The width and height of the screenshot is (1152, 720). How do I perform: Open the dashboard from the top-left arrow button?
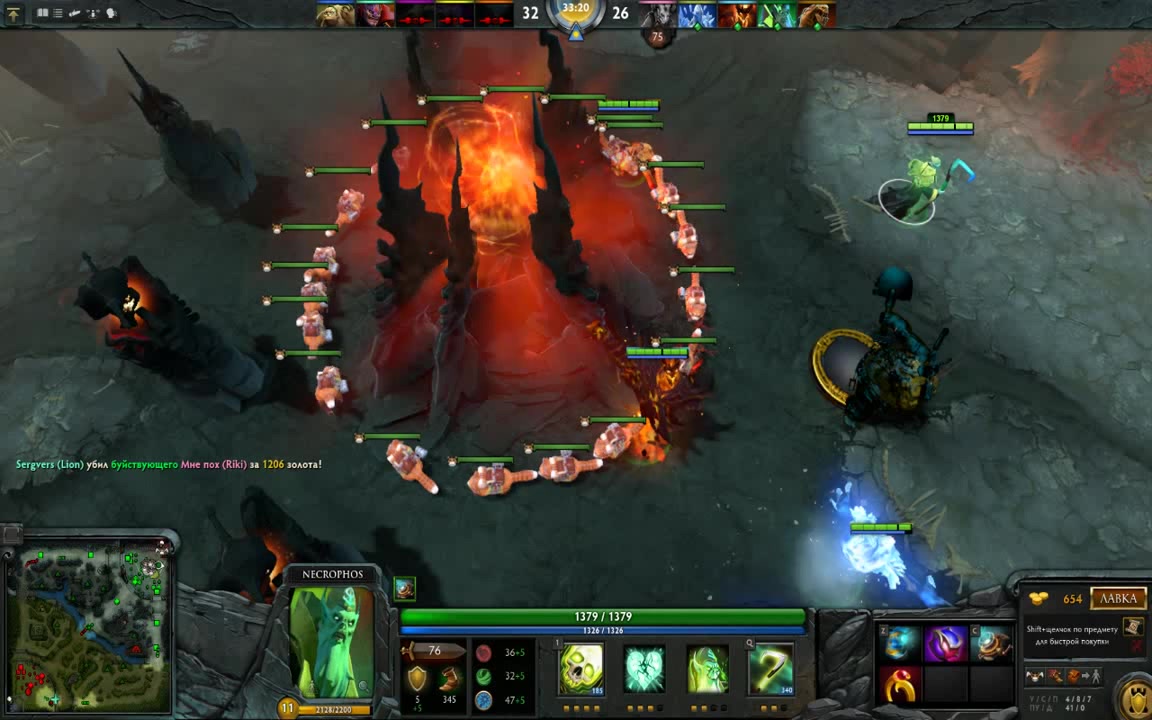(x=13, y=14)
